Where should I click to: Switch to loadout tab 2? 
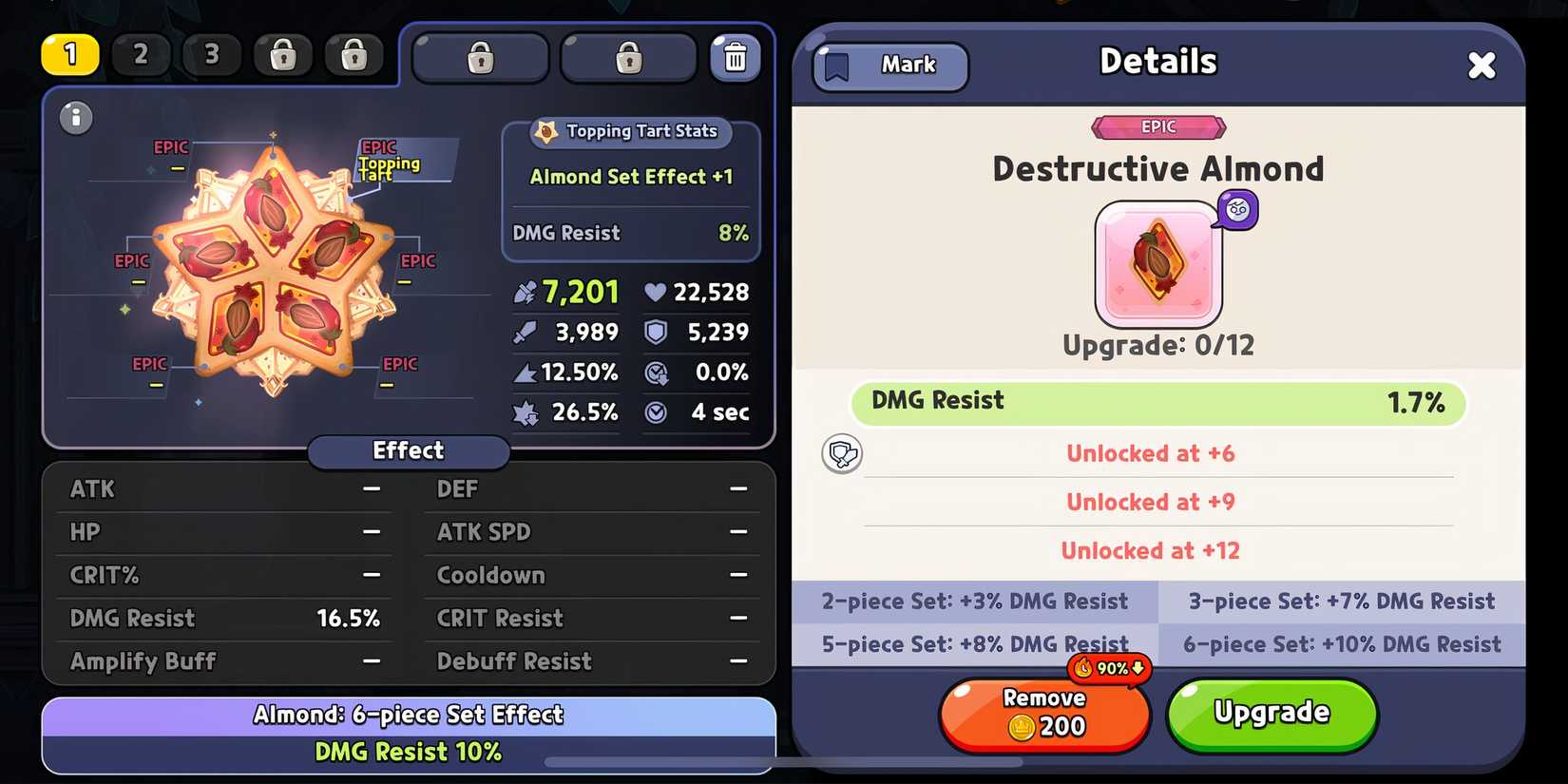(141, 55)
